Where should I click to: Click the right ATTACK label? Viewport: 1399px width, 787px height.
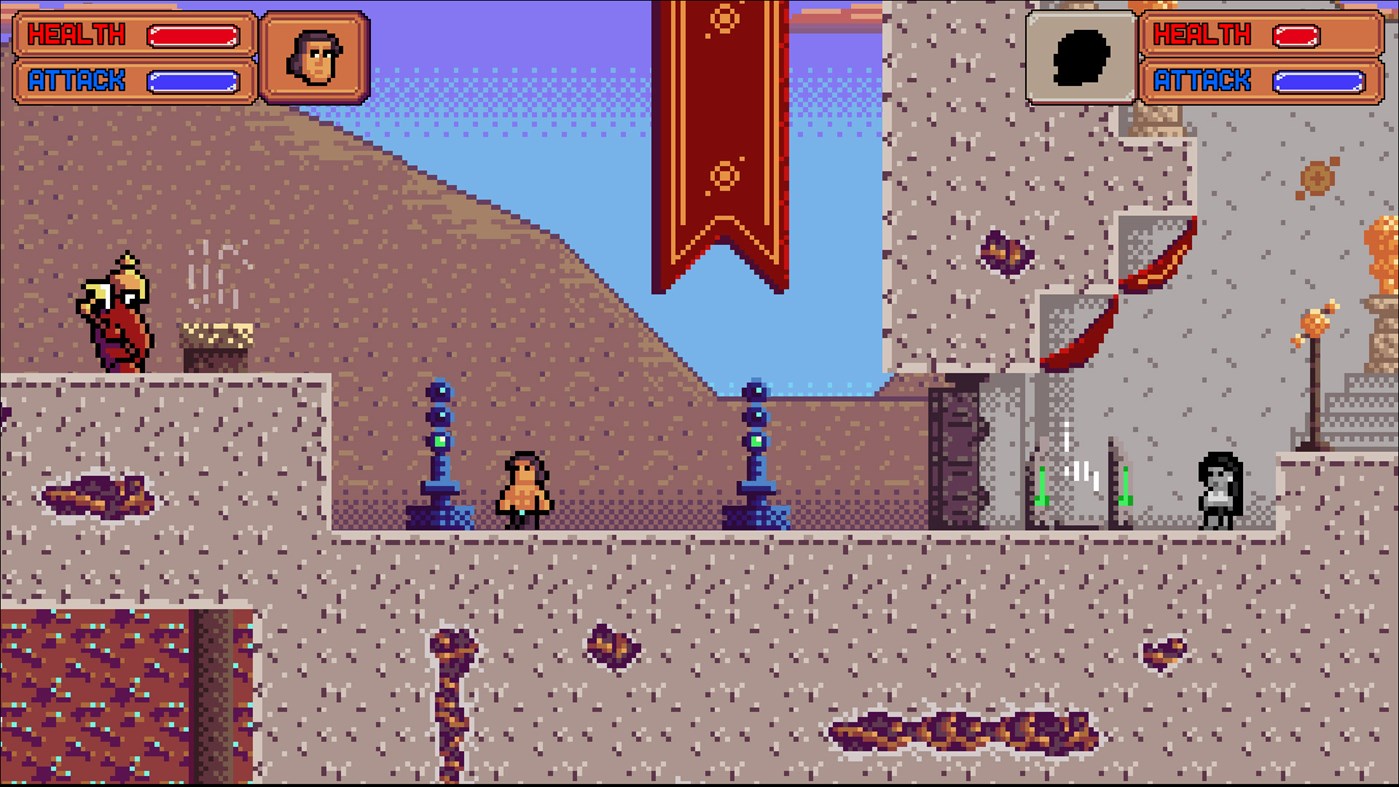pyautogui.click(x=1201, y=79)
